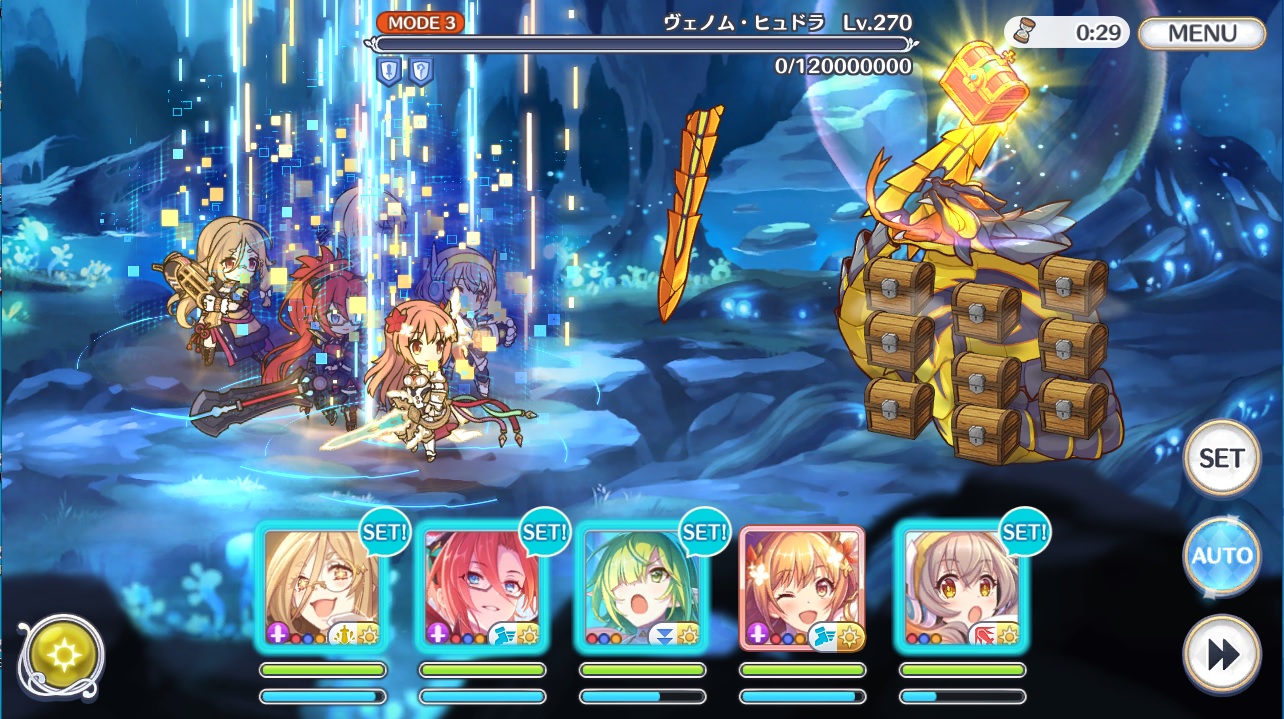Activate the fast-forward speed button
This screenshot has width=1284, height=719.
1221,654
